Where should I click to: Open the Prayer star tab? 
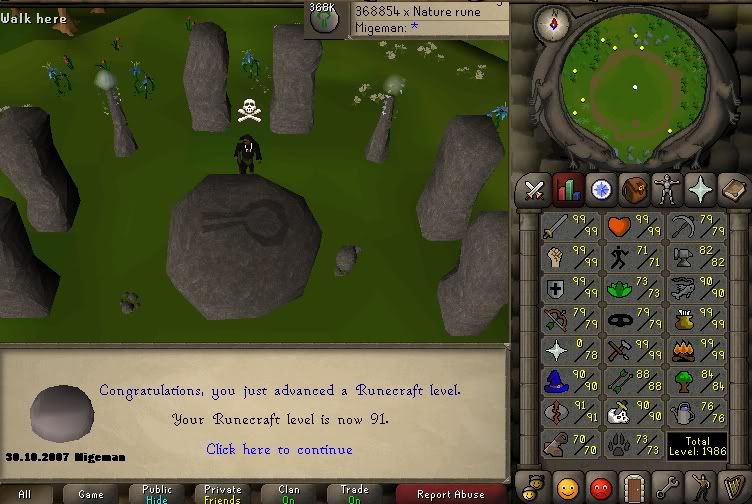pyautogui.click(x=699, y=188)
